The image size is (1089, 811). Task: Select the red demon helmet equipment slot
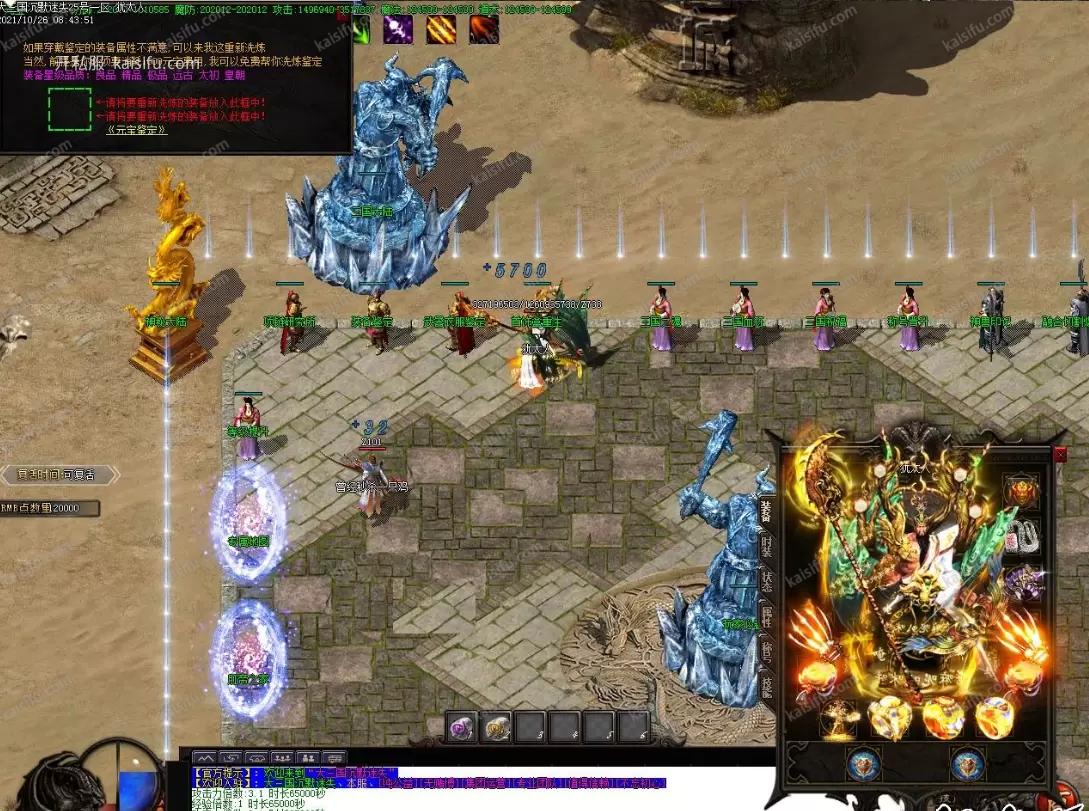click(x=1023, y=492)
